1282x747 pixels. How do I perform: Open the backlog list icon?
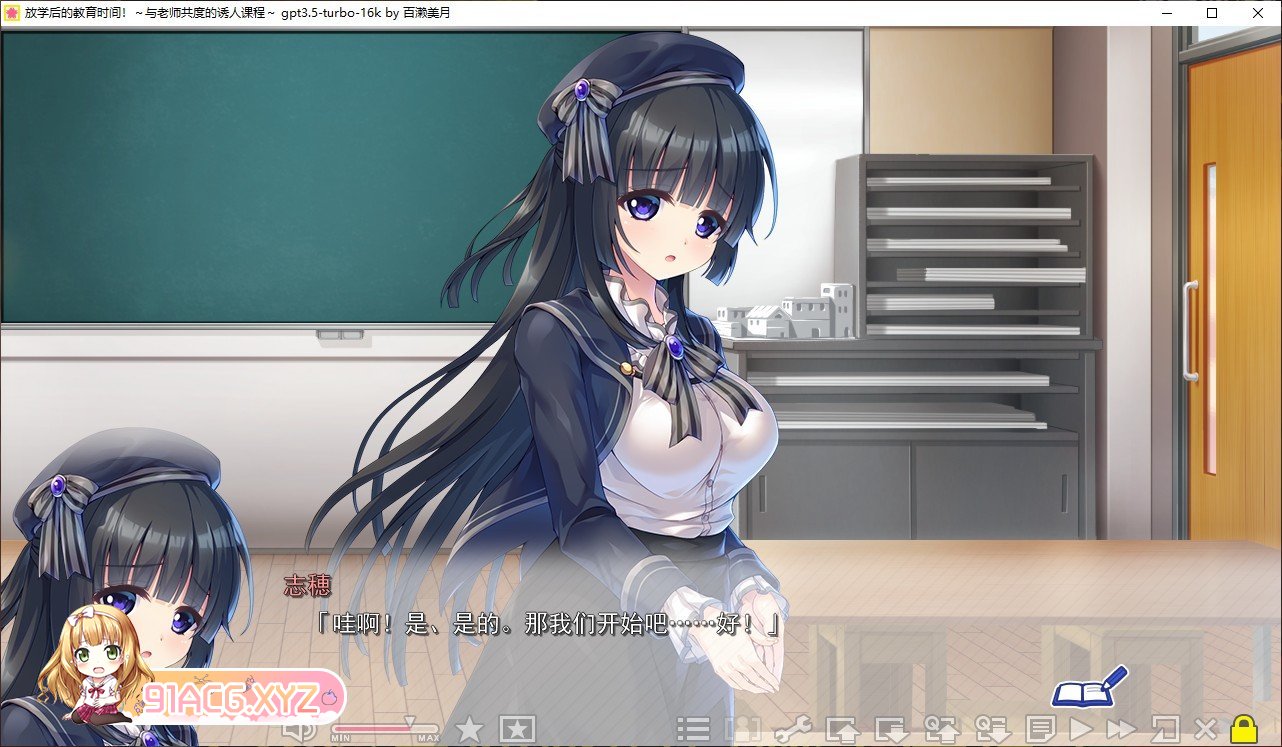[x=696, y=730]
